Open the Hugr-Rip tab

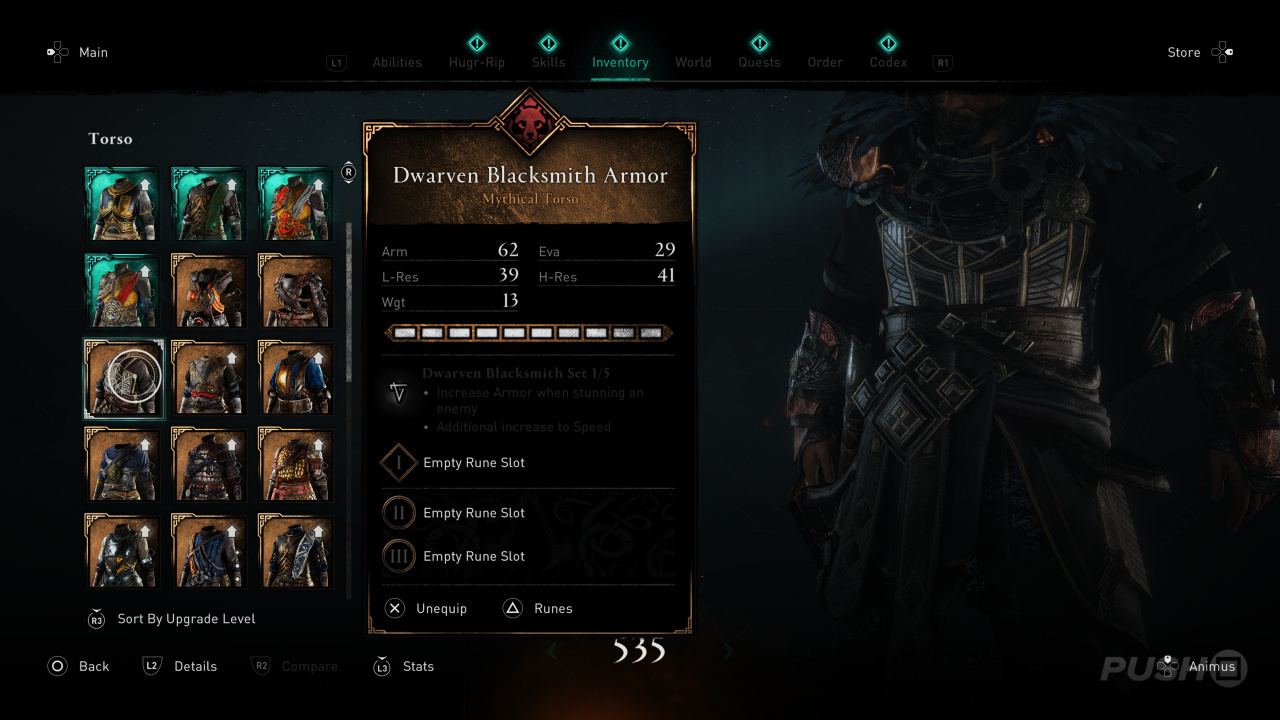(x=476, y=62)
